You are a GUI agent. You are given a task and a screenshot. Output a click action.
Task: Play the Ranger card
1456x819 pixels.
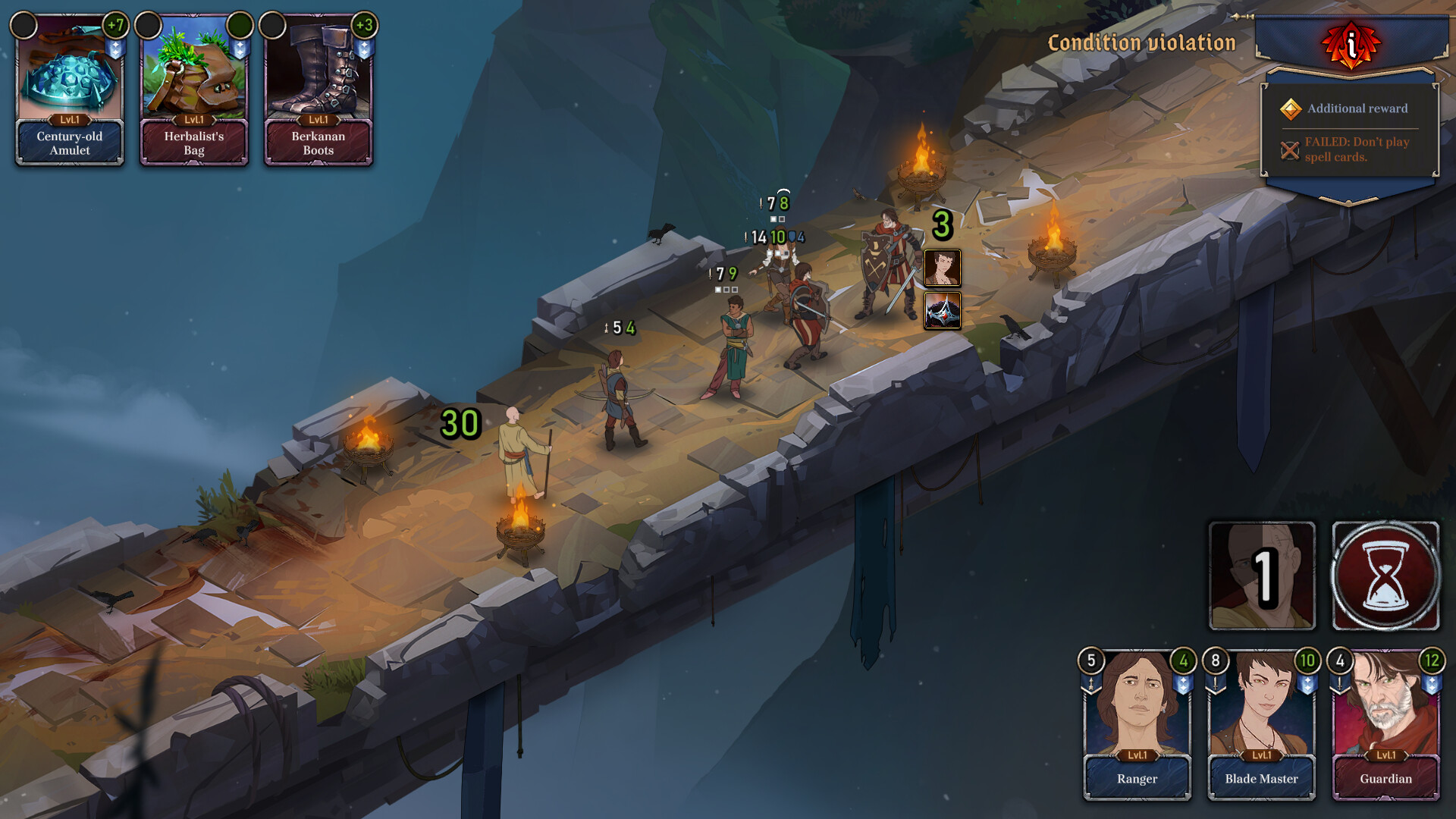[1137, 725]
